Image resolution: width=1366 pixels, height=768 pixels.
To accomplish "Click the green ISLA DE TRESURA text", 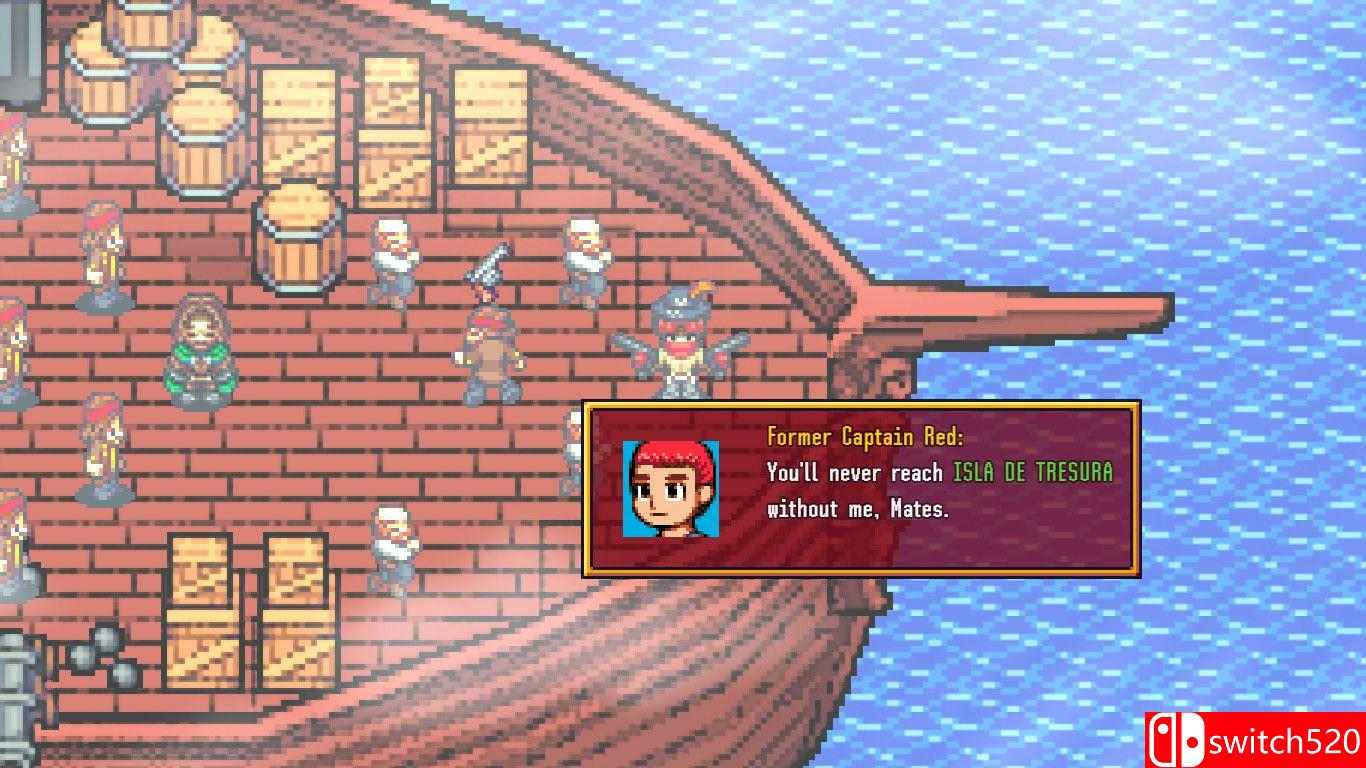I will point(1030,473).
